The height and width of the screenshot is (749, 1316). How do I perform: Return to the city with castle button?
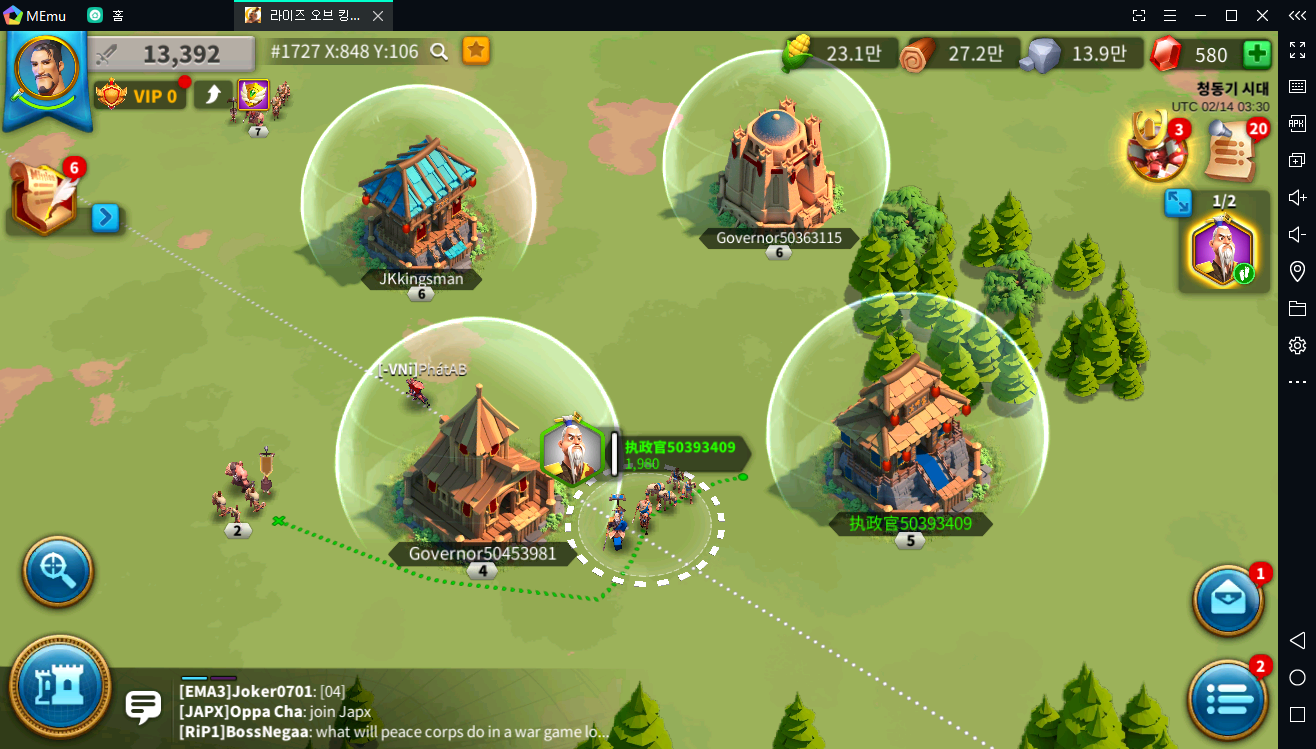point(60,687)
